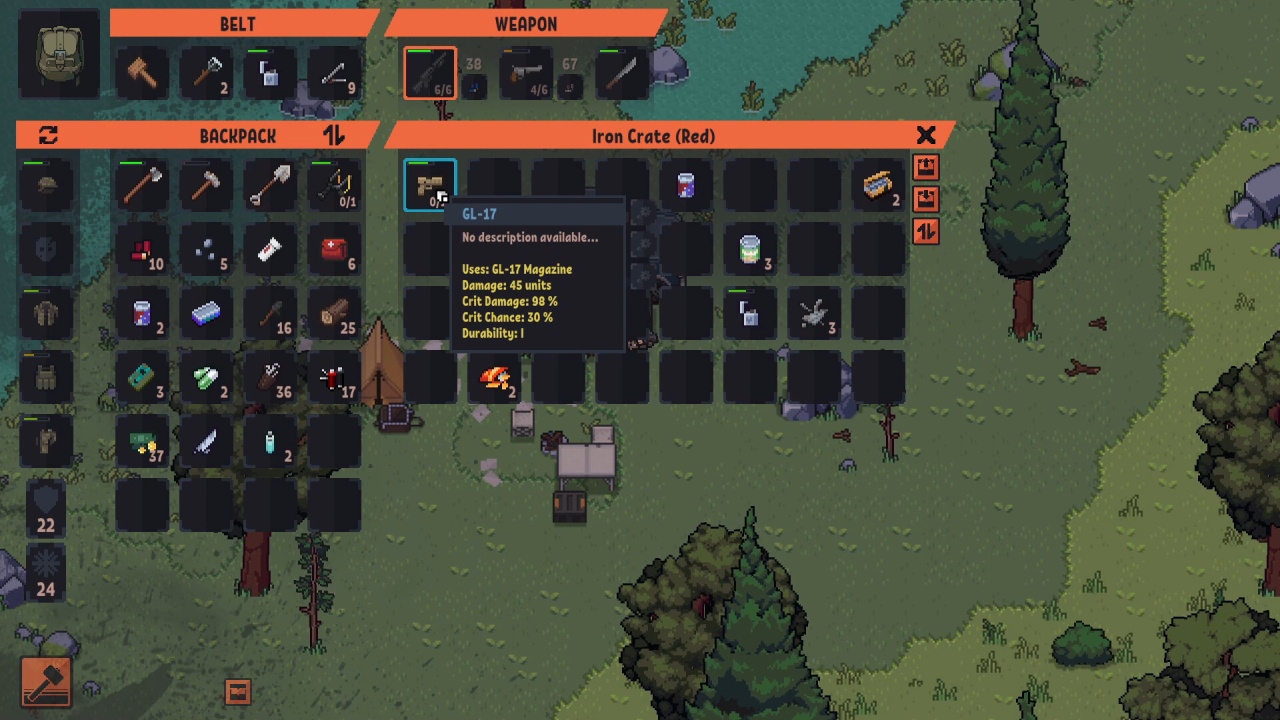Click the crate's downward-arrow transfer button
The width and height of the screenshot is (1280, 720).
coord(926,198)
